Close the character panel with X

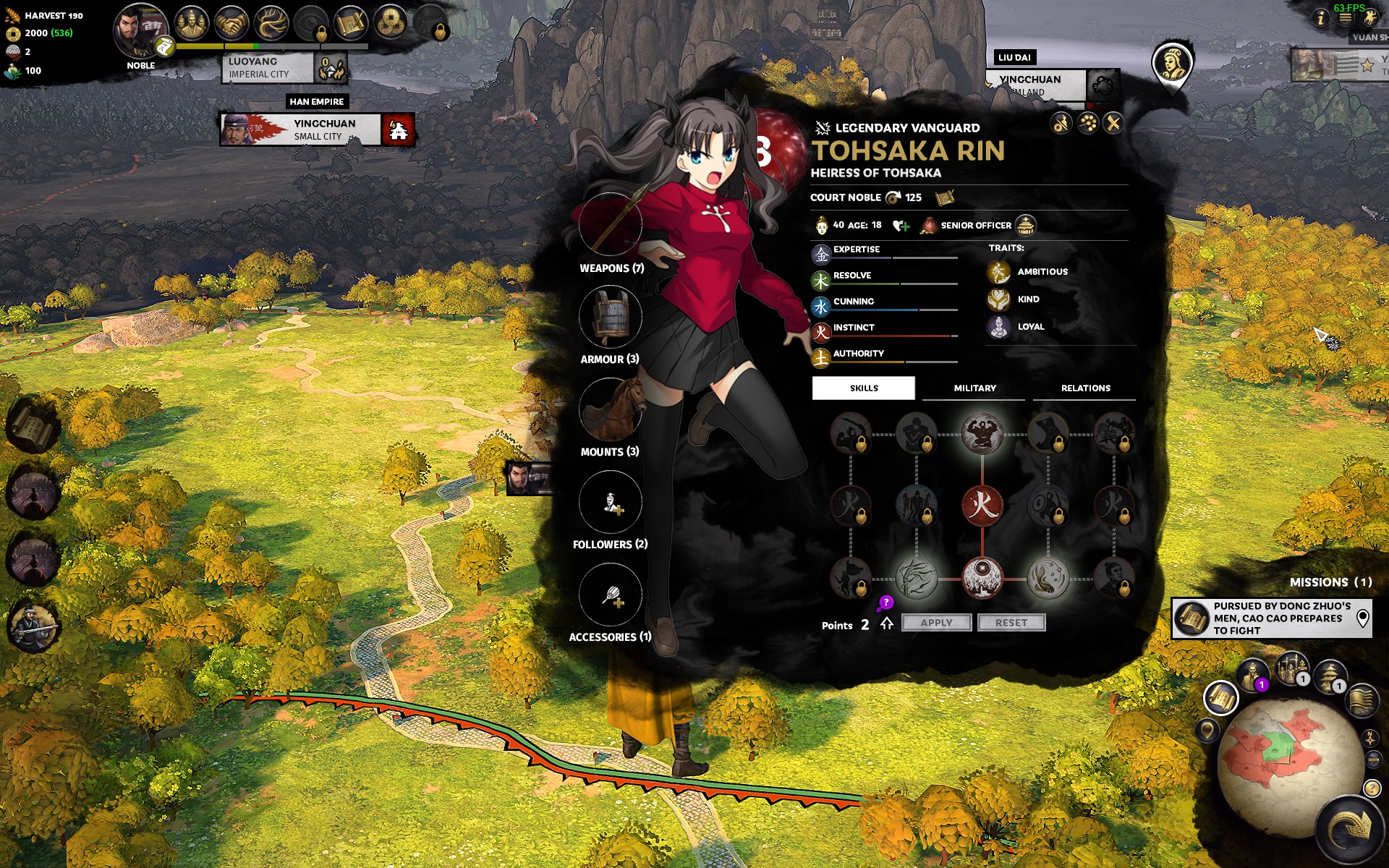coord(1113,124)
